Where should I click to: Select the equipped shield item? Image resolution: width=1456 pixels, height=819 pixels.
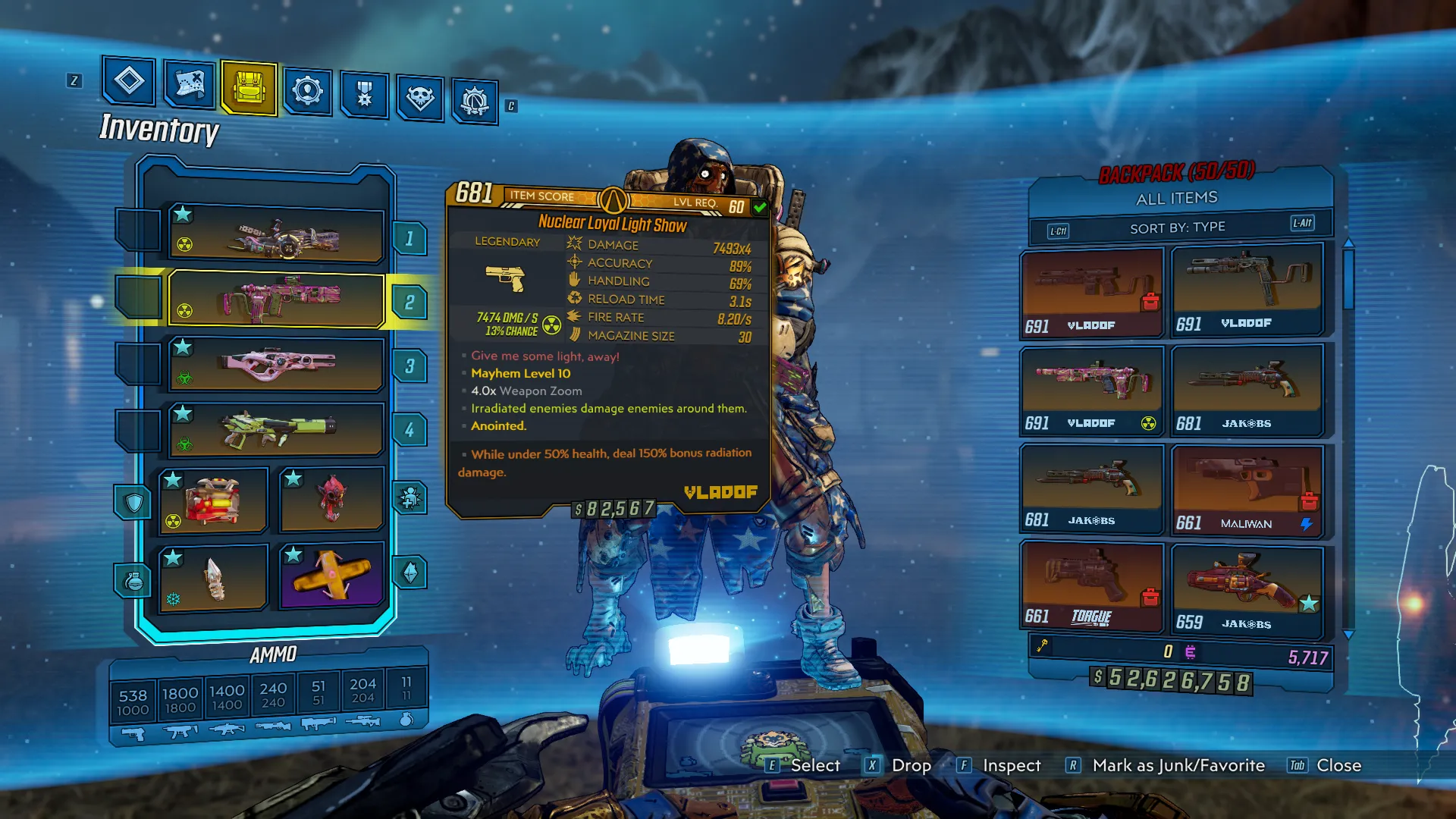[213, 500]
